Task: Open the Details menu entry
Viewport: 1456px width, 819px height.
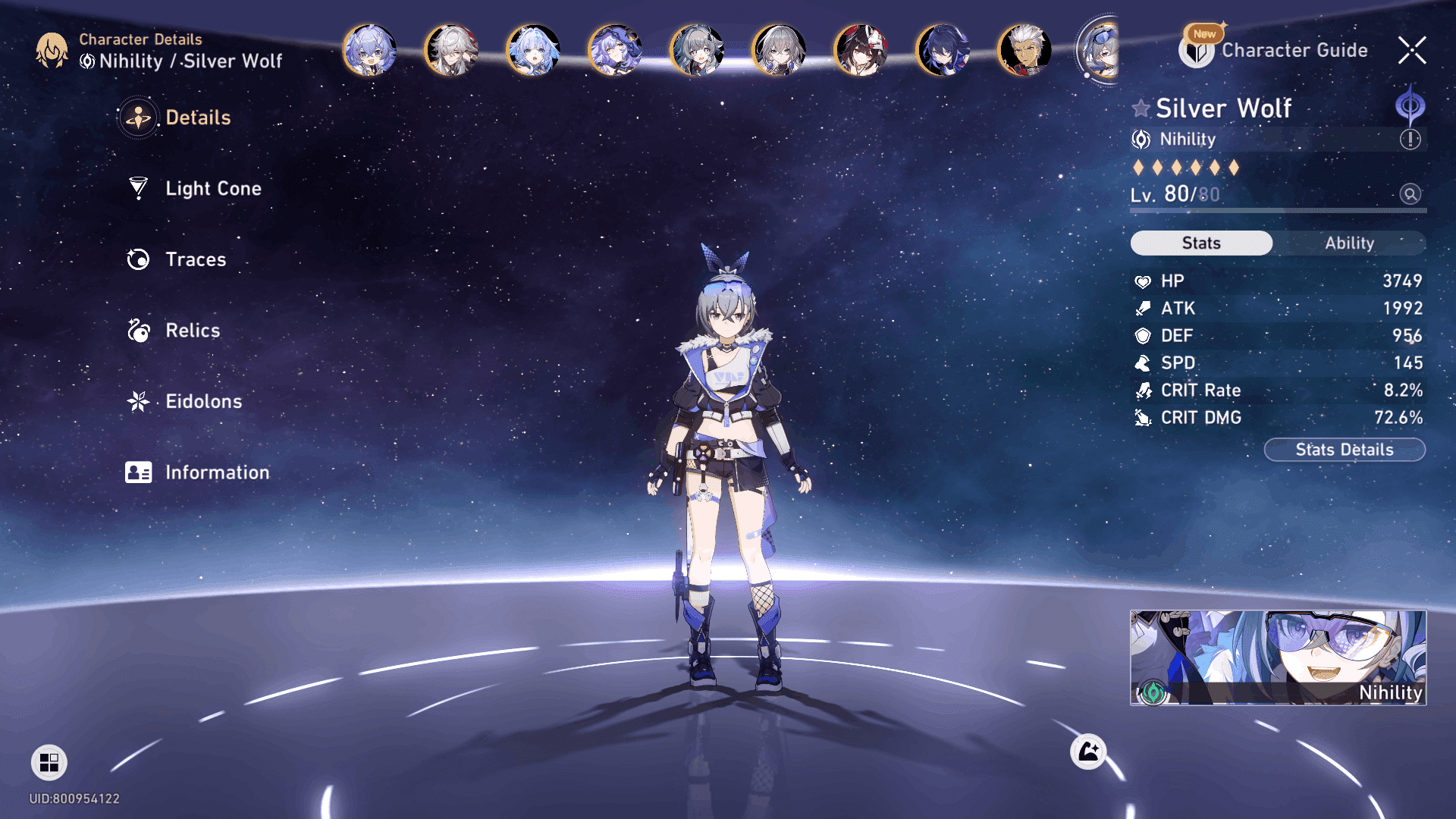Action: pyautogui.click(x=197, y=118)
